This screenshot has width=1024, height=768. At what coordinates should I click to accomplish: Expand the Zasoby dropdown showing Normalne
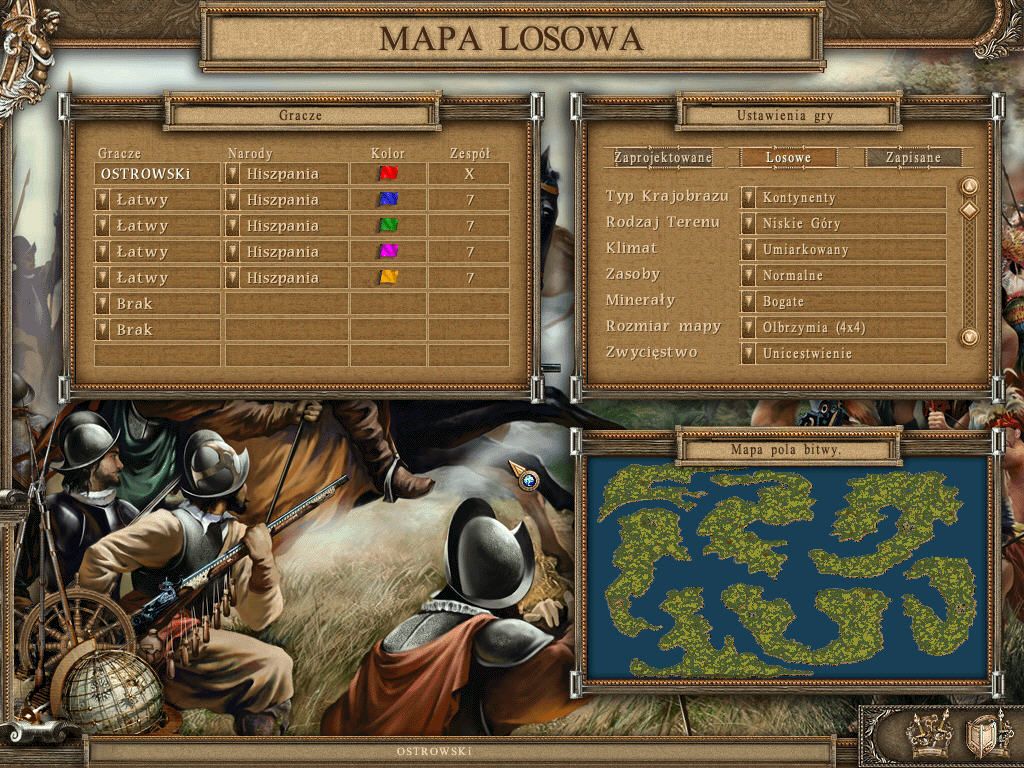coord(748,275)
